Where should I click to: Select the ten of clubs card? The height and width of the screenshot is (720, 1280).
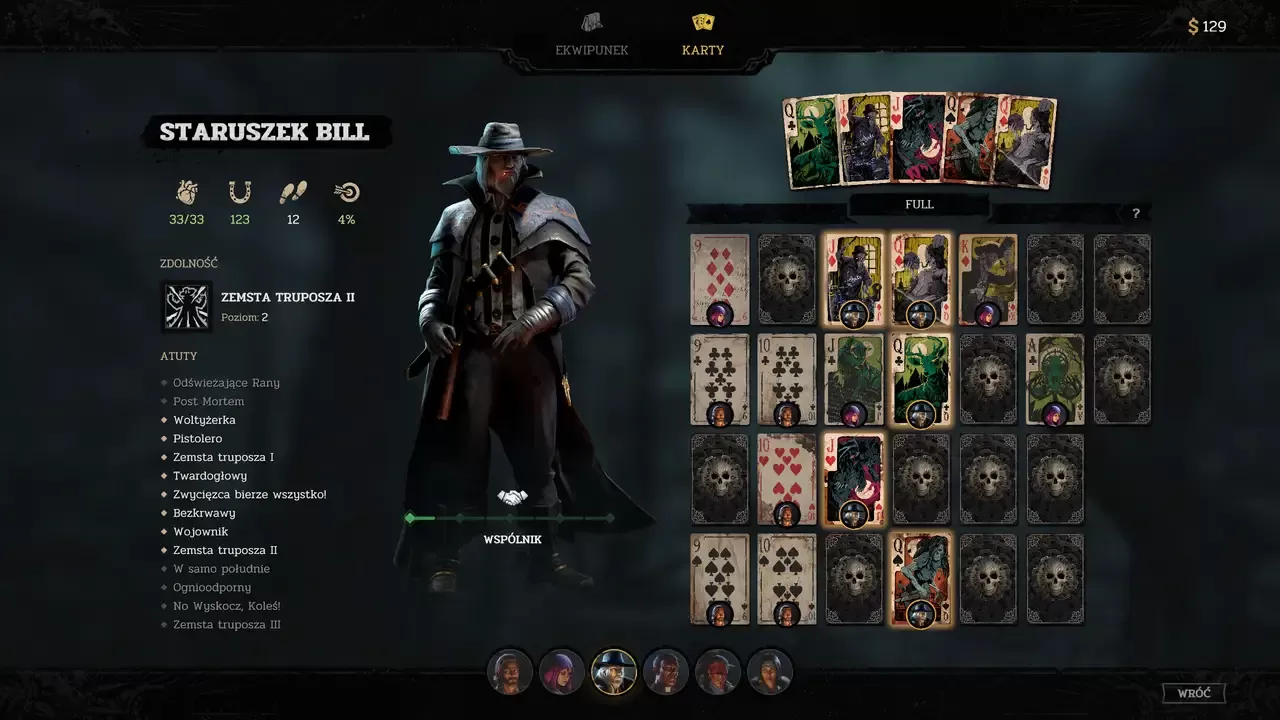[786, 379]
